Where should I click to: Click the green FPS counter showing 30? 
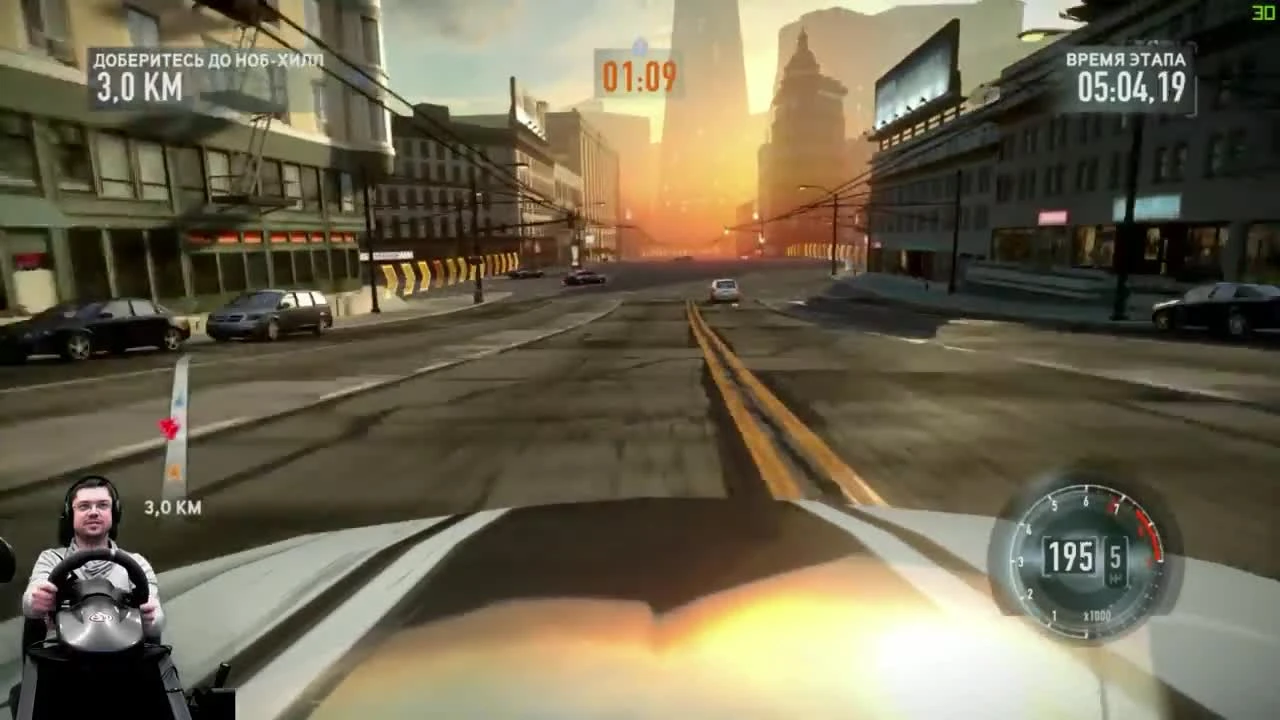click(1261, 12)
